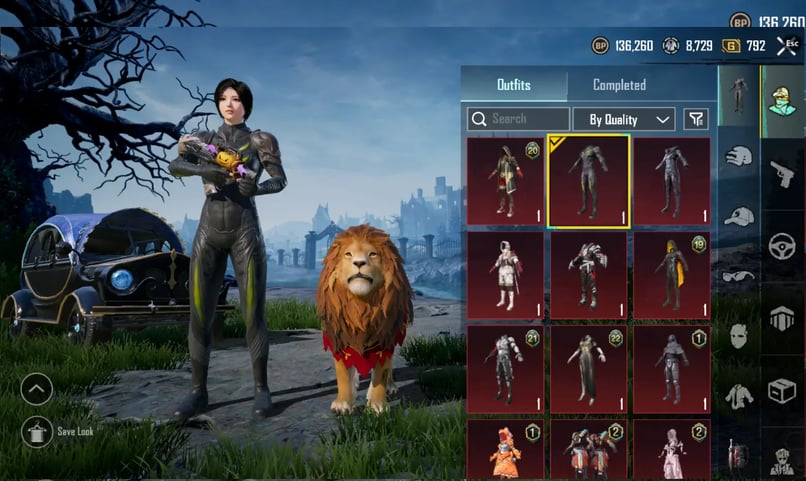Screen dimensions: 806x481
Task: Choose the hooded red outfit marked 20
Action: click(x=505, y=181)
